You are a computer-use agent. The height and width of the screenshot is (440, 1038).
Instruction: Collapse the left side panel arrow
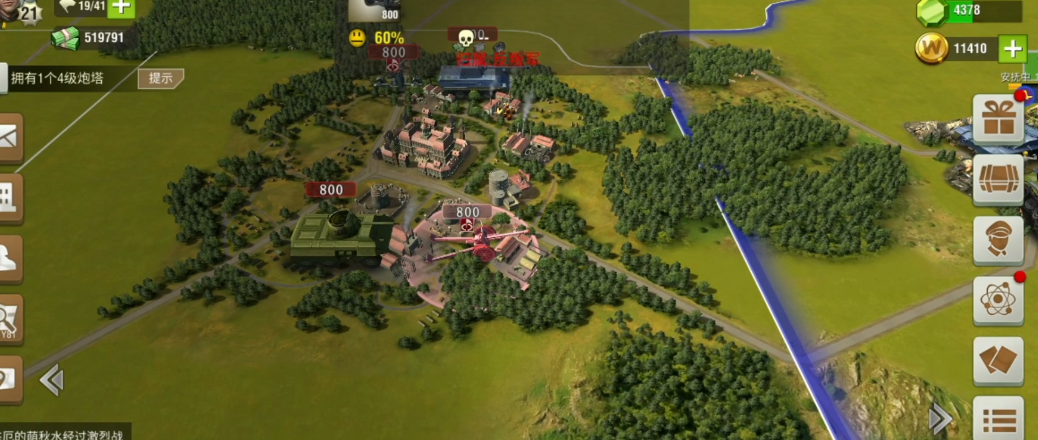click(51, 380)
